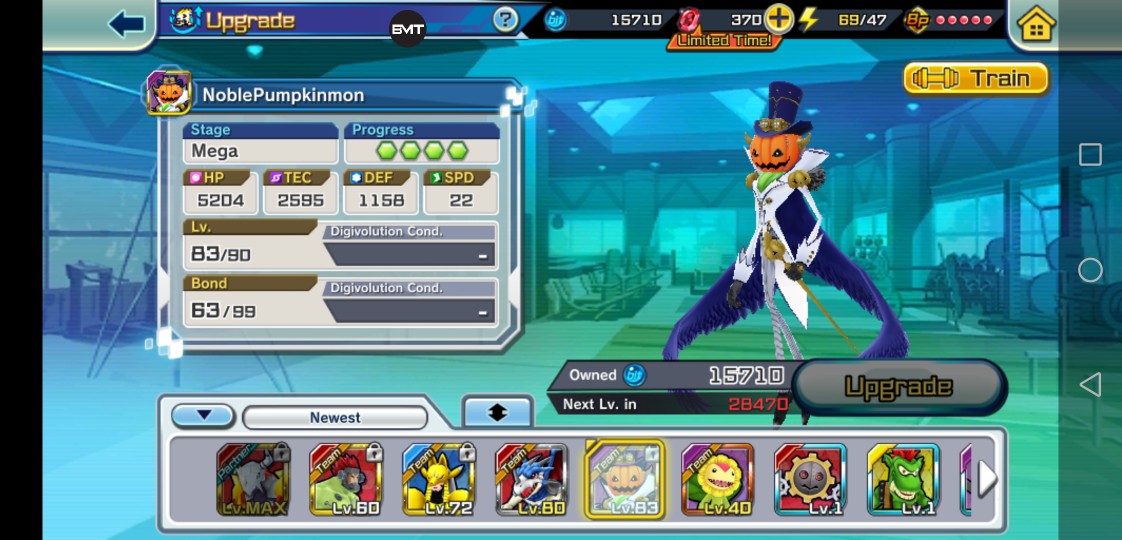Choose the Lv.40 sunflower Digimon

[717, 480]
